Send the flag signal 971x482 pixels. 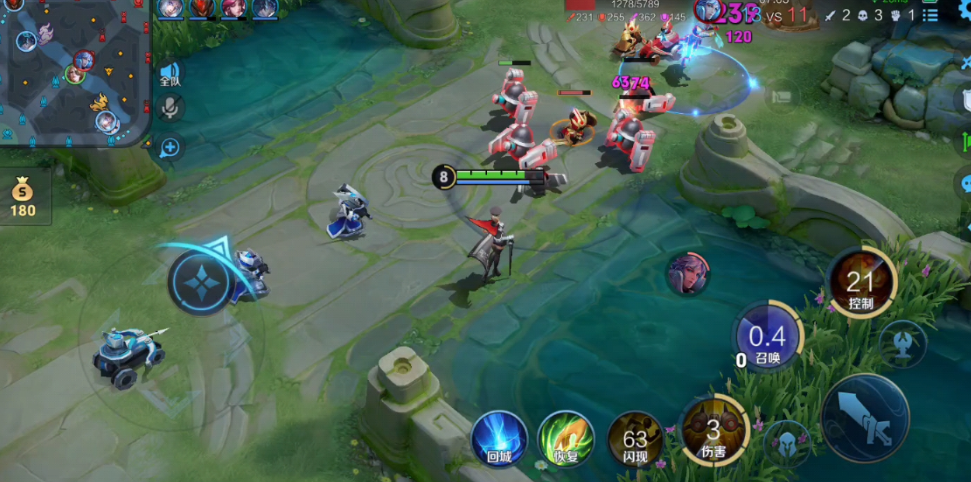point(783,96)
